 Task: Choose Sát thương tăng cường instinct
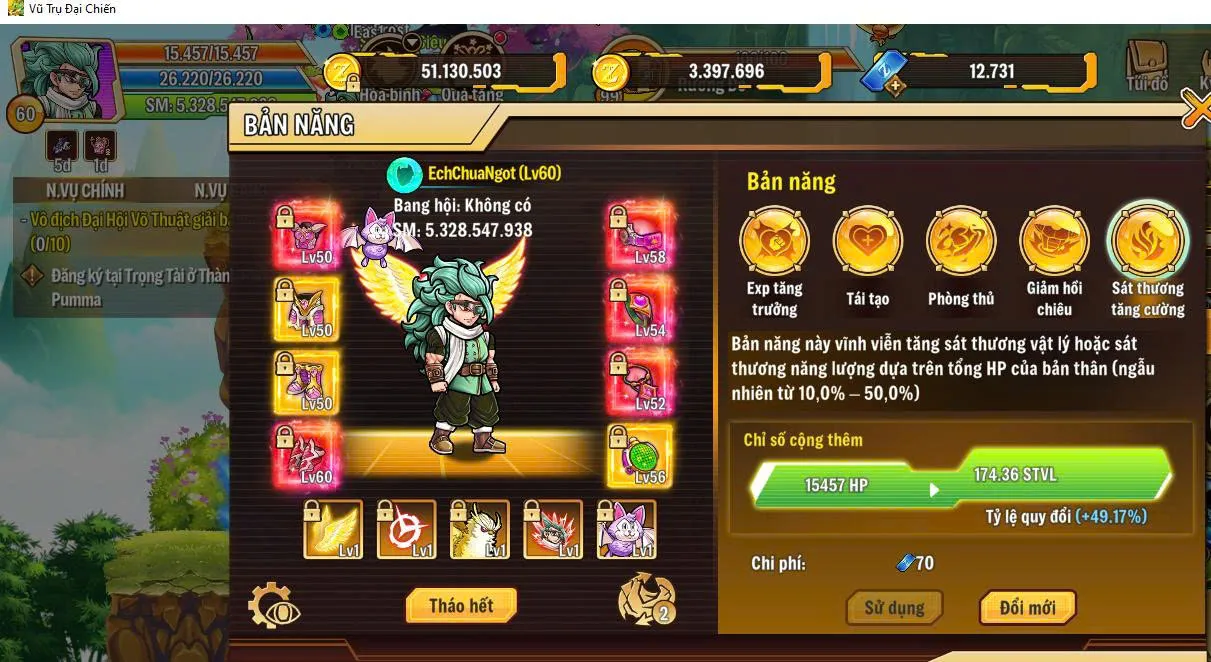[x=1147, y=241]
